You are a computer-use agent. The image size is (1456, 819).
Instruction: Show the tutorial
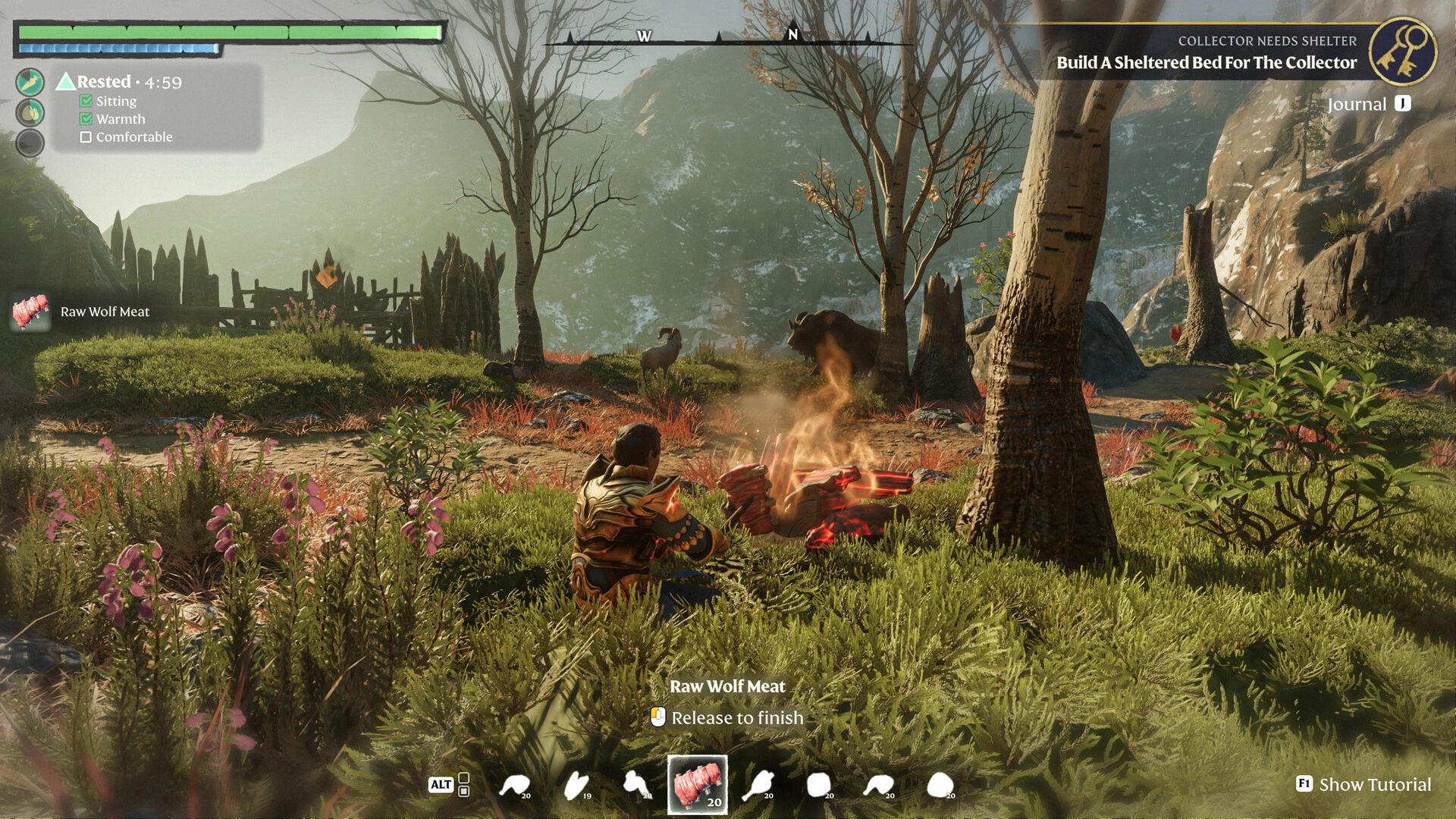(1363, 784)
